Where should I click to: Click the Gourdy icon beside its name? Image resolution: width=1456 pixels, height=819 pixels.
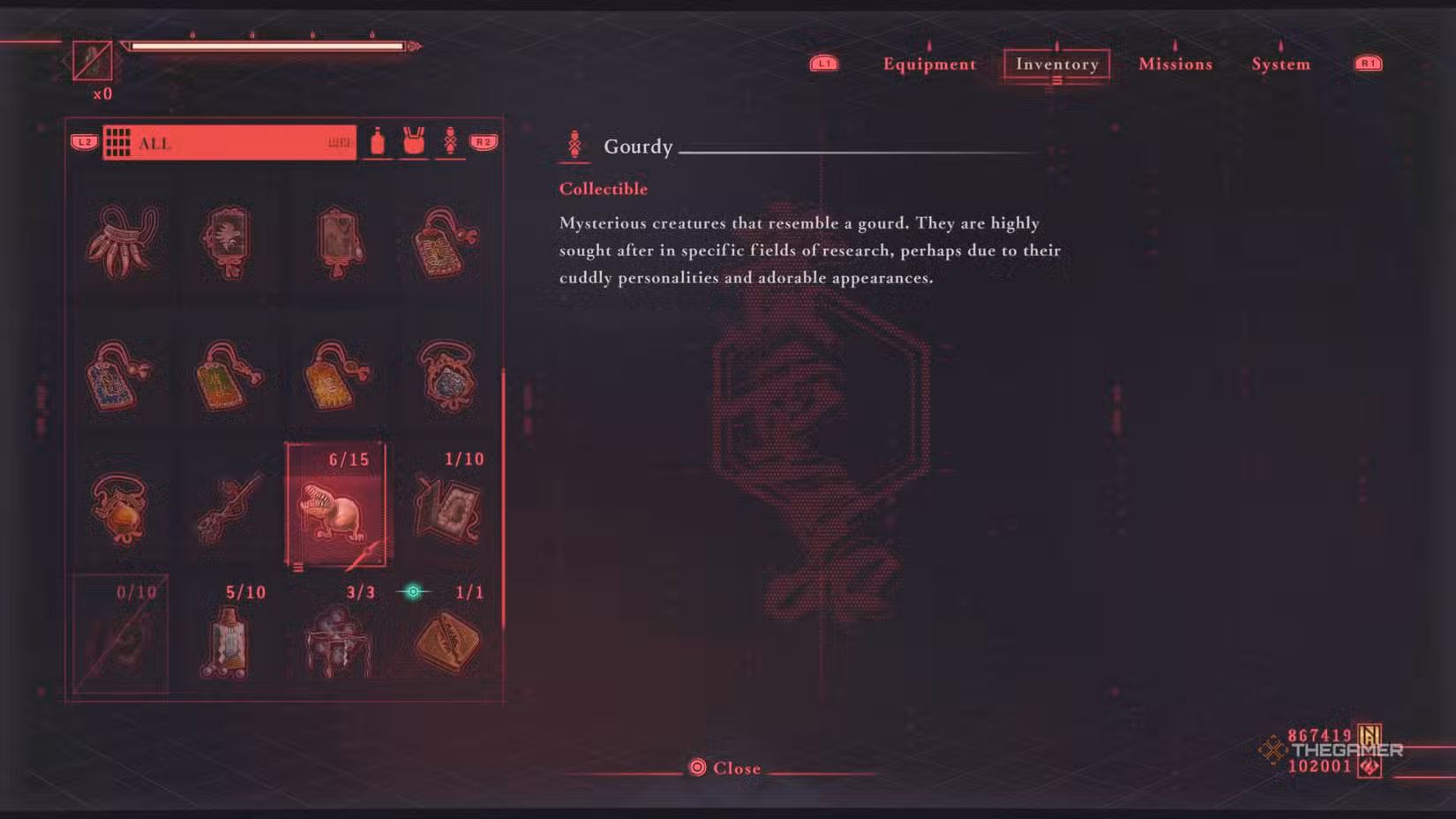click(x=576, y=145)
